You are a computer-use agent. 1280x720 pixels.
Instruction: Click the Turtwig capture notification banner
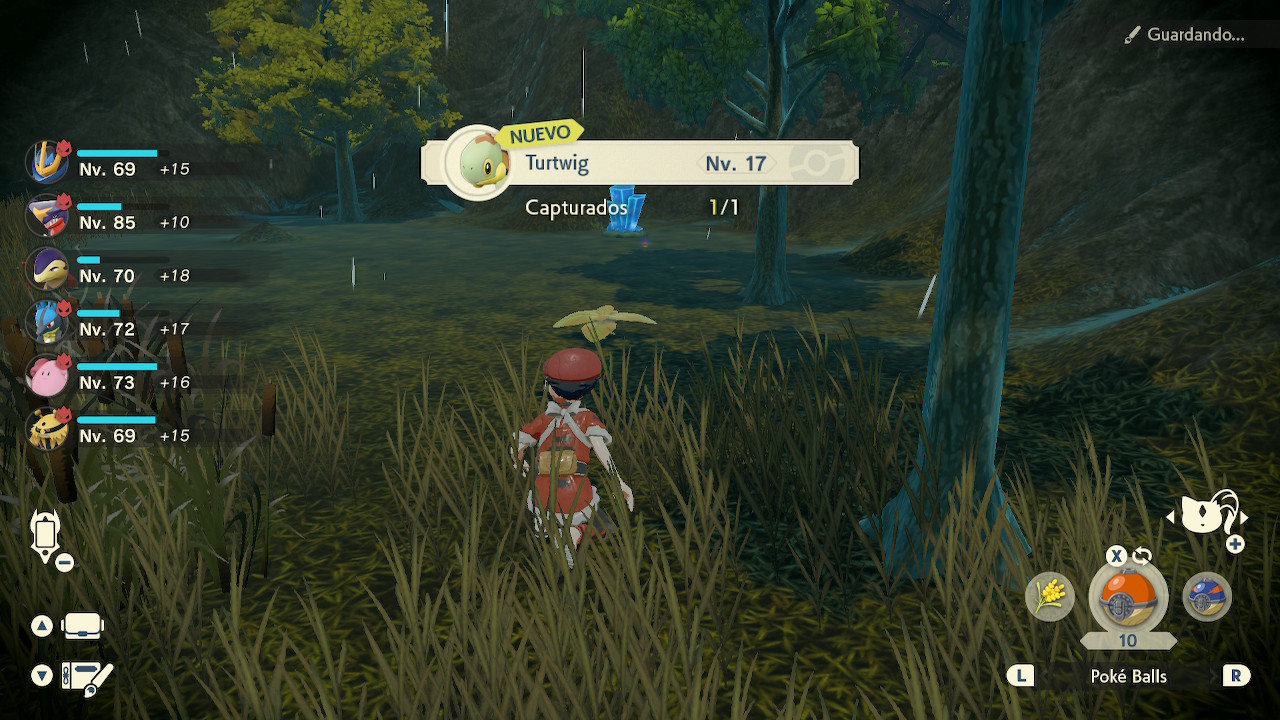[640, 163]
